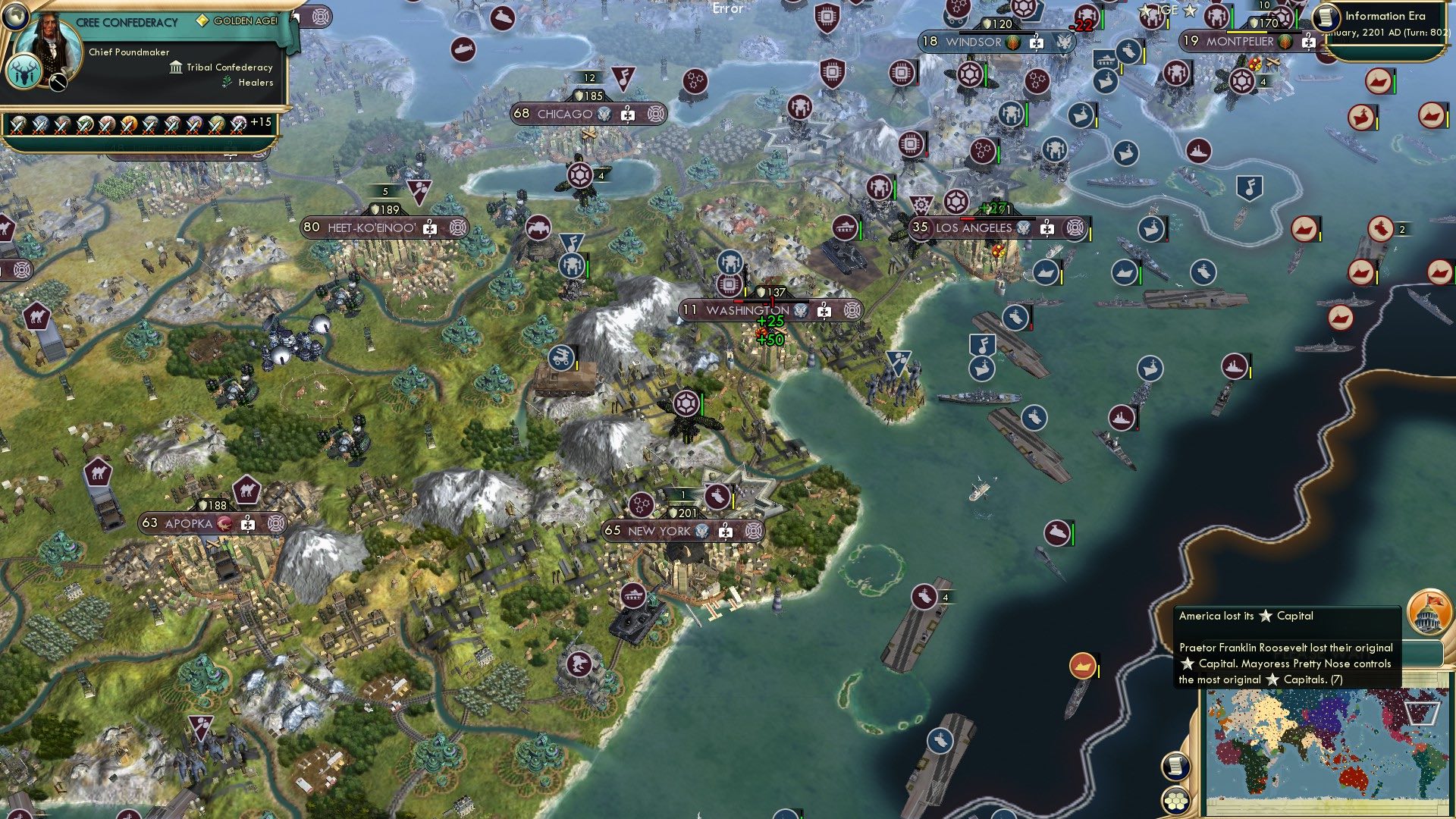Open the Tribal Confederacy government entry
Image resolution: width=1456 pixels, height=819 pixels.
tap(229, 67)
